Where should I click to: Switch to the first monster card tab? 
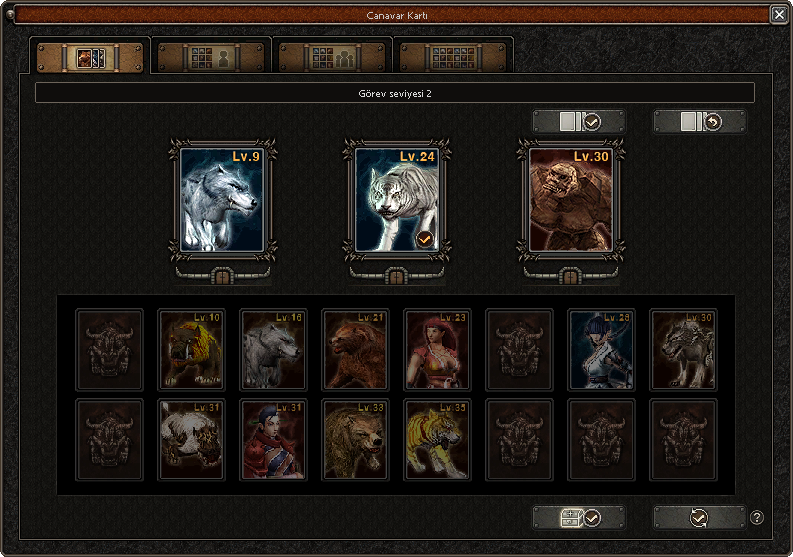[91, 57]
